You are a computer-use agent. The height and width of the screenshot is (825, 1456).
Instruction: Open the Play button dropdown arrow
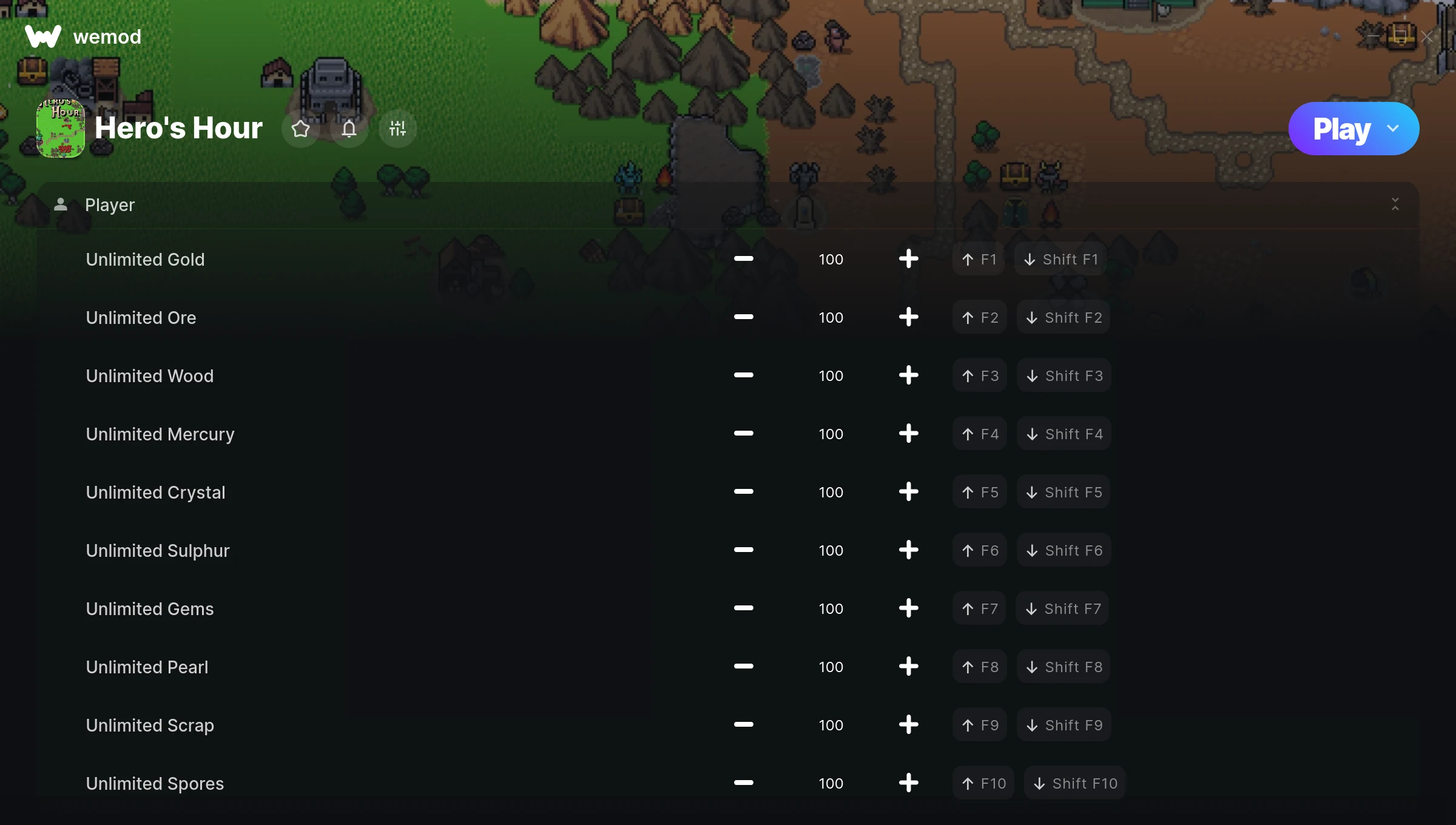point(1394,128)
